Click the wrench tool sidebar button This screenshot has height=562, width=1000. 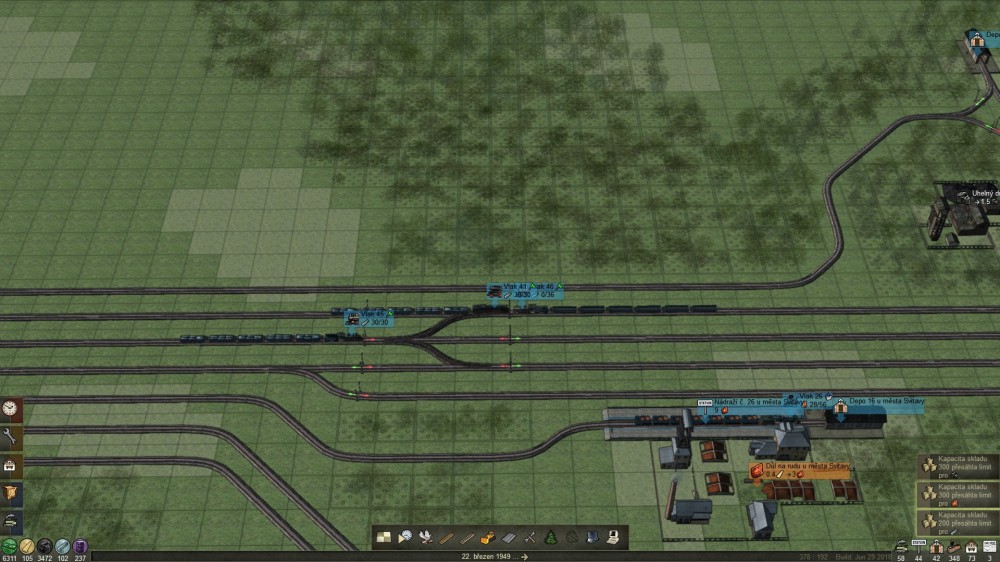click(11, 437)
